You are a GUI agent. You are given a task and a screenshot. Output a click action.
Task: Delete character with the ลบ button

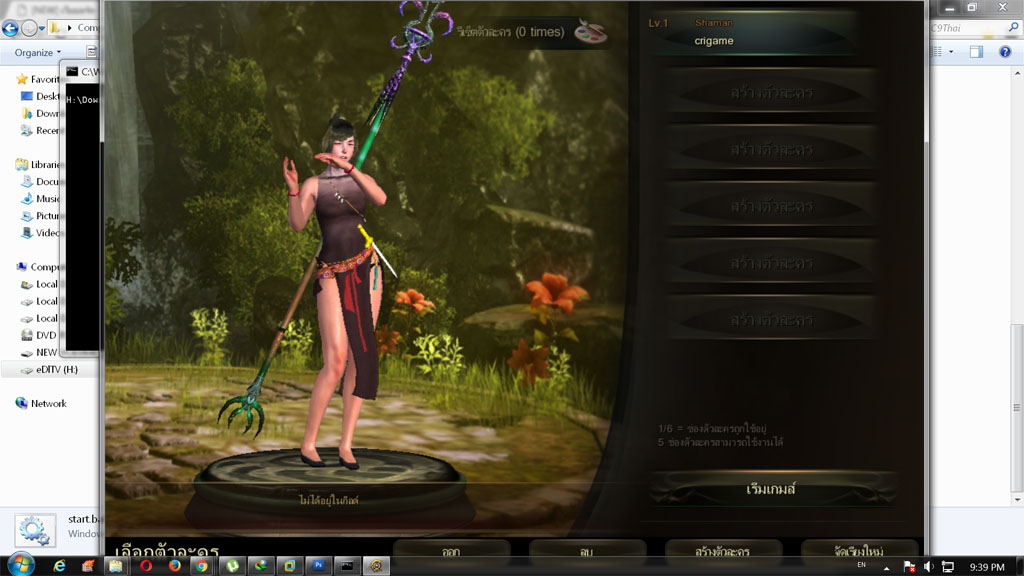587,551
